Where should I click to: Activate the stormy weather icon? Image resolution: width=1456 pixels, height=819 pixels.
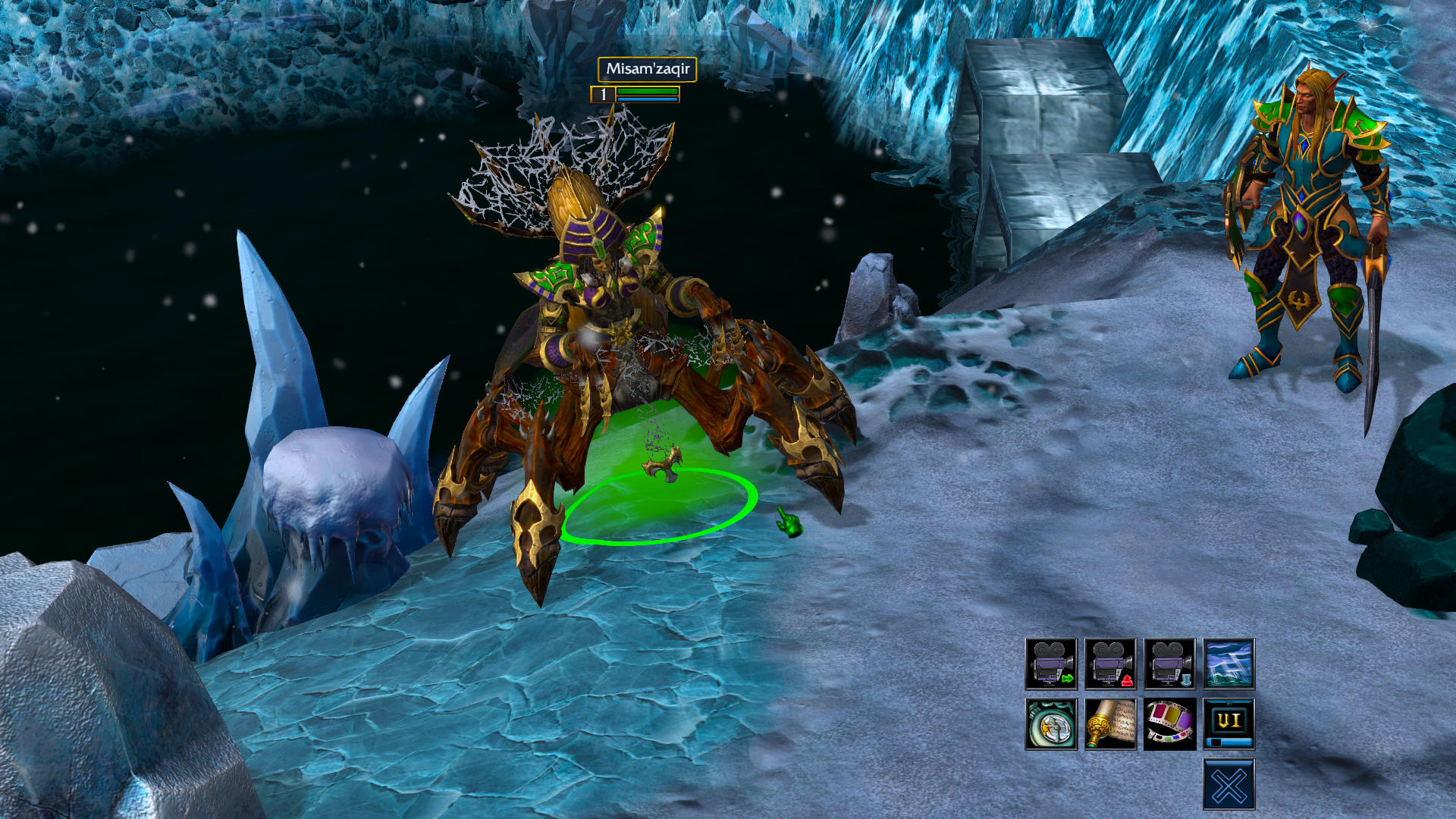click(1228, 664)
